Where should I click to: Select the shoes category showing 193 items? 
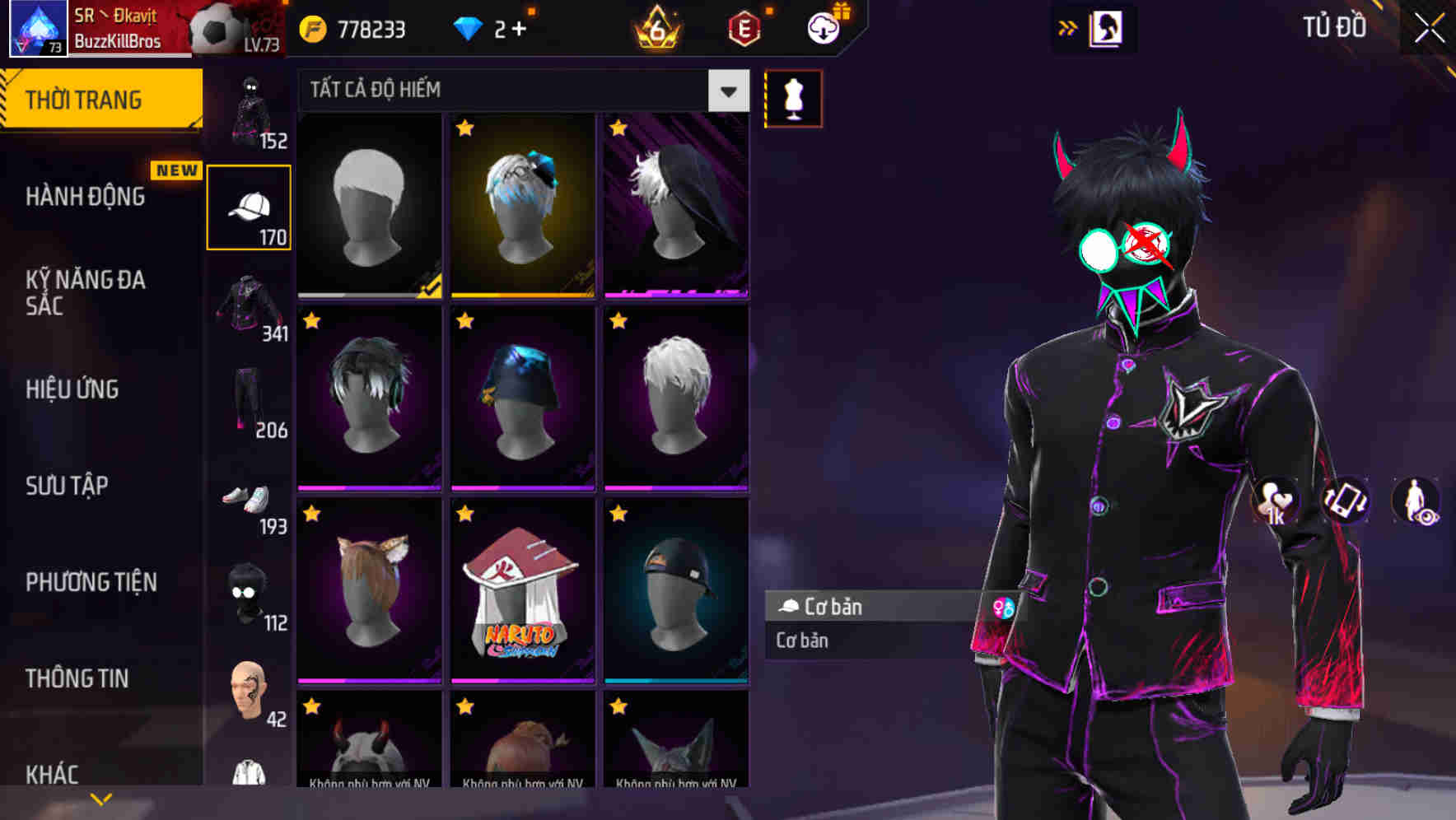tap(249, 498)
